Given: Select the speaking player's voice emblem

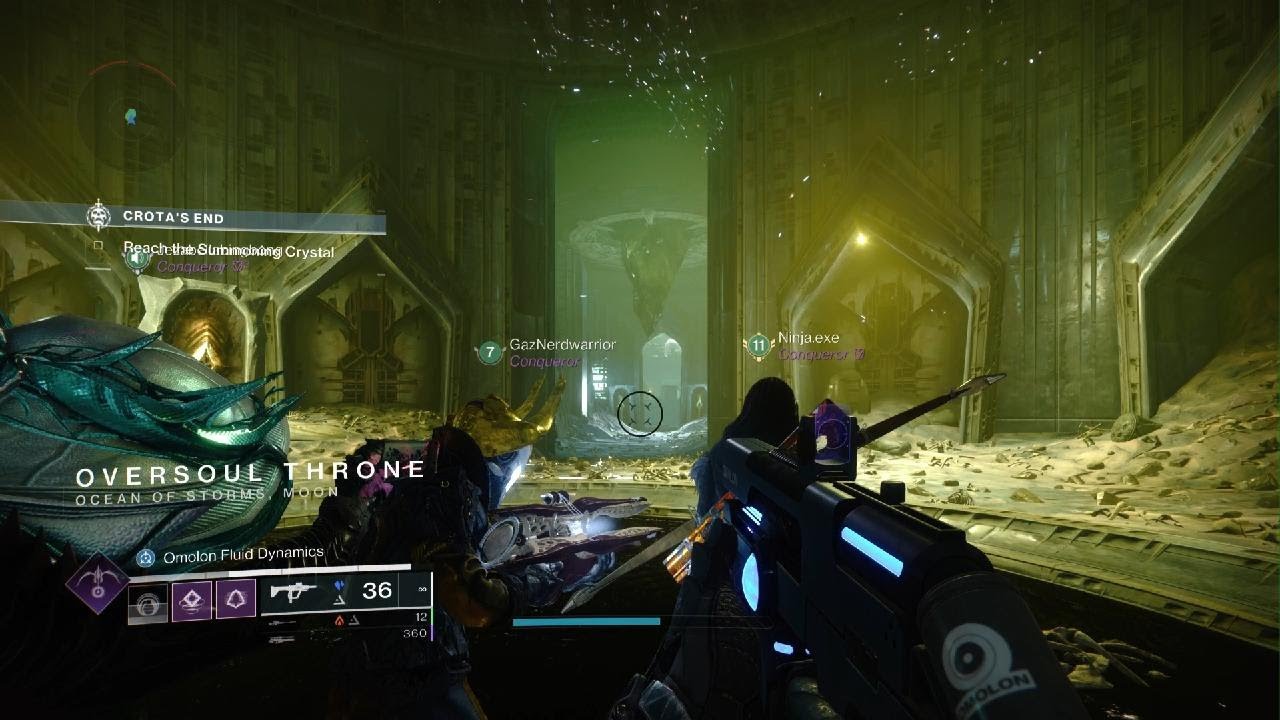Looking at the screenshot, I should pyautogui.click(x=138, y=261).
